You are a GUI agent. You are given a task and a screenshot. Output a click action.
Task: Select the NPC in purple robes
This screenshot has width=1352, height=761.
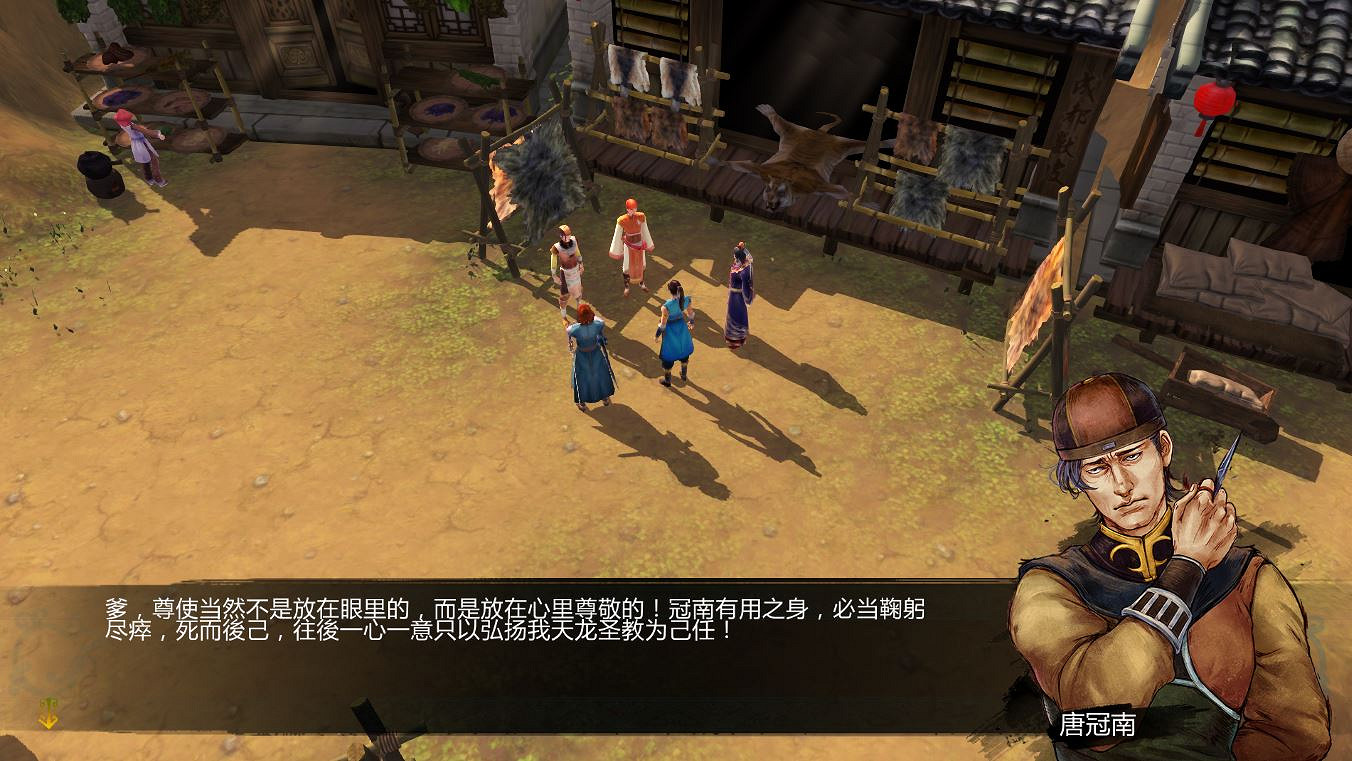click(737, 290)
